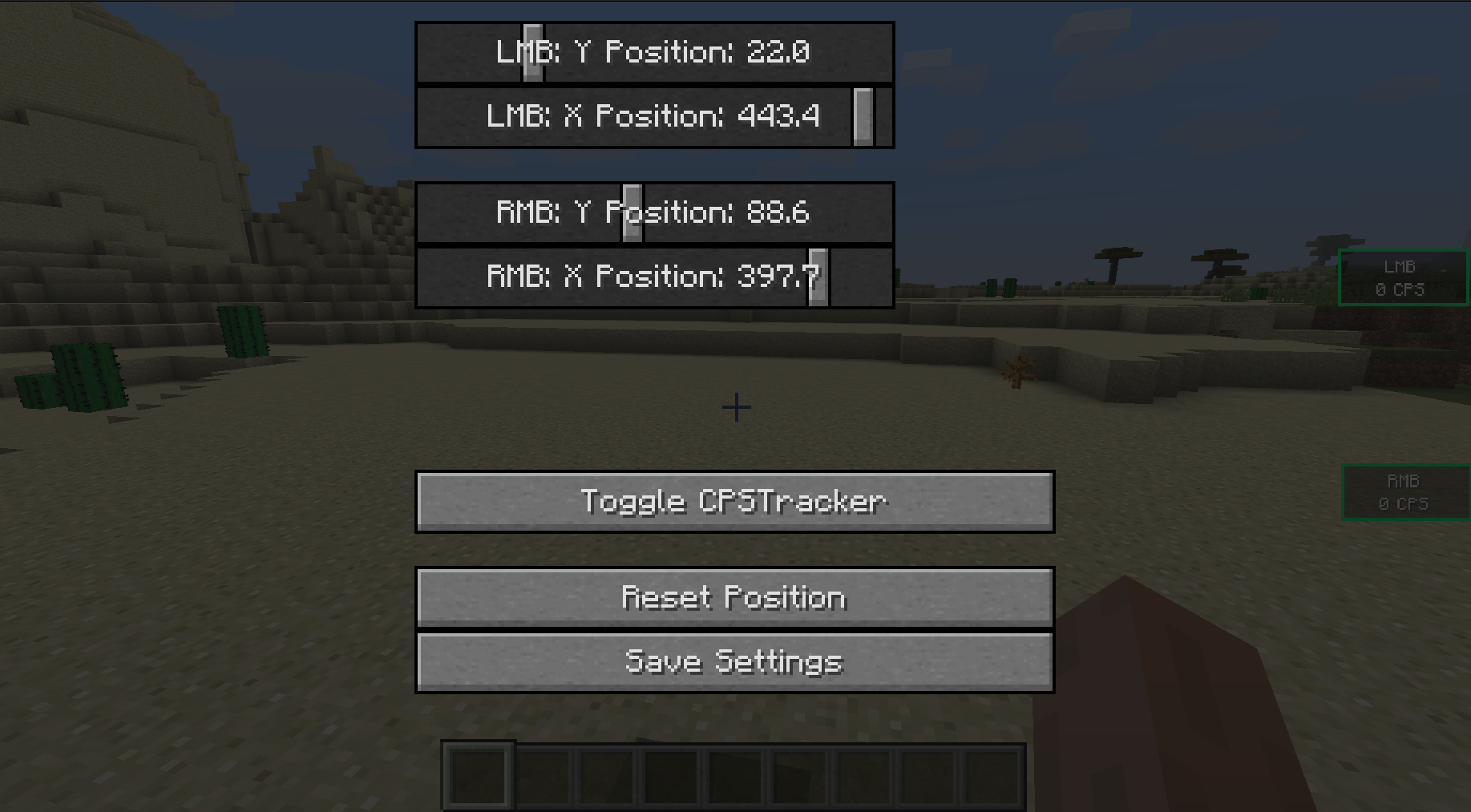Select the LMB 0 CPS overlay box
Image resolution: width=1471 pixels, height=812 pixels.
coord(1404,278)
